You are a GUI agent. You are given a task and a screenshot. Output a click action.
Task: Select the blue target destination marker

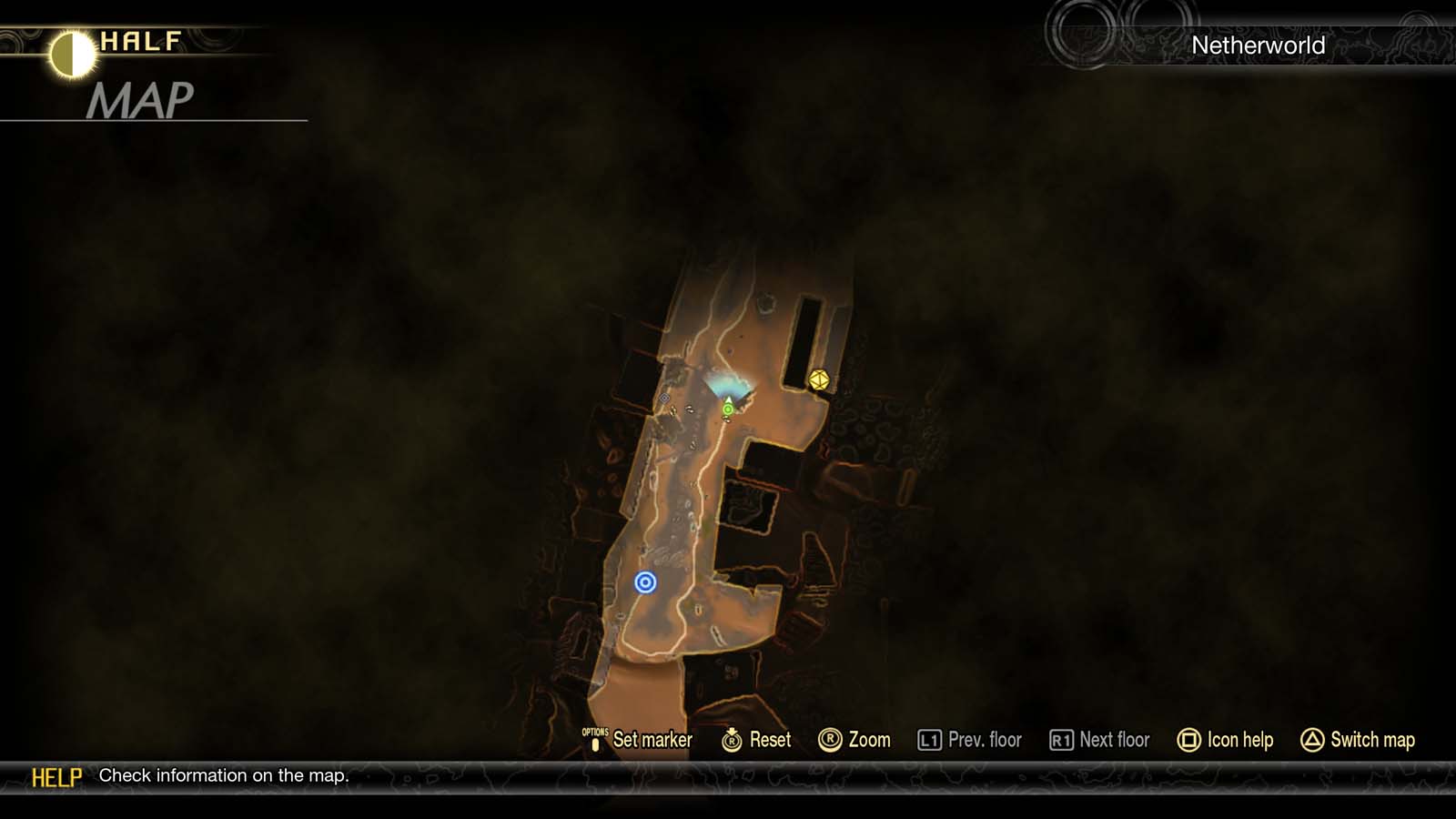click(x=647, y=582)
